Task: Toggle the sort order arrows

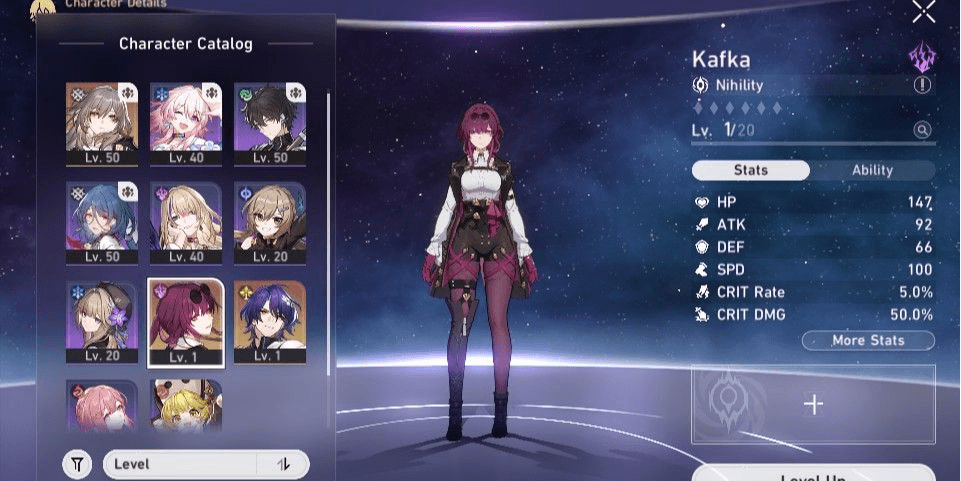Action: click(283, 464)
